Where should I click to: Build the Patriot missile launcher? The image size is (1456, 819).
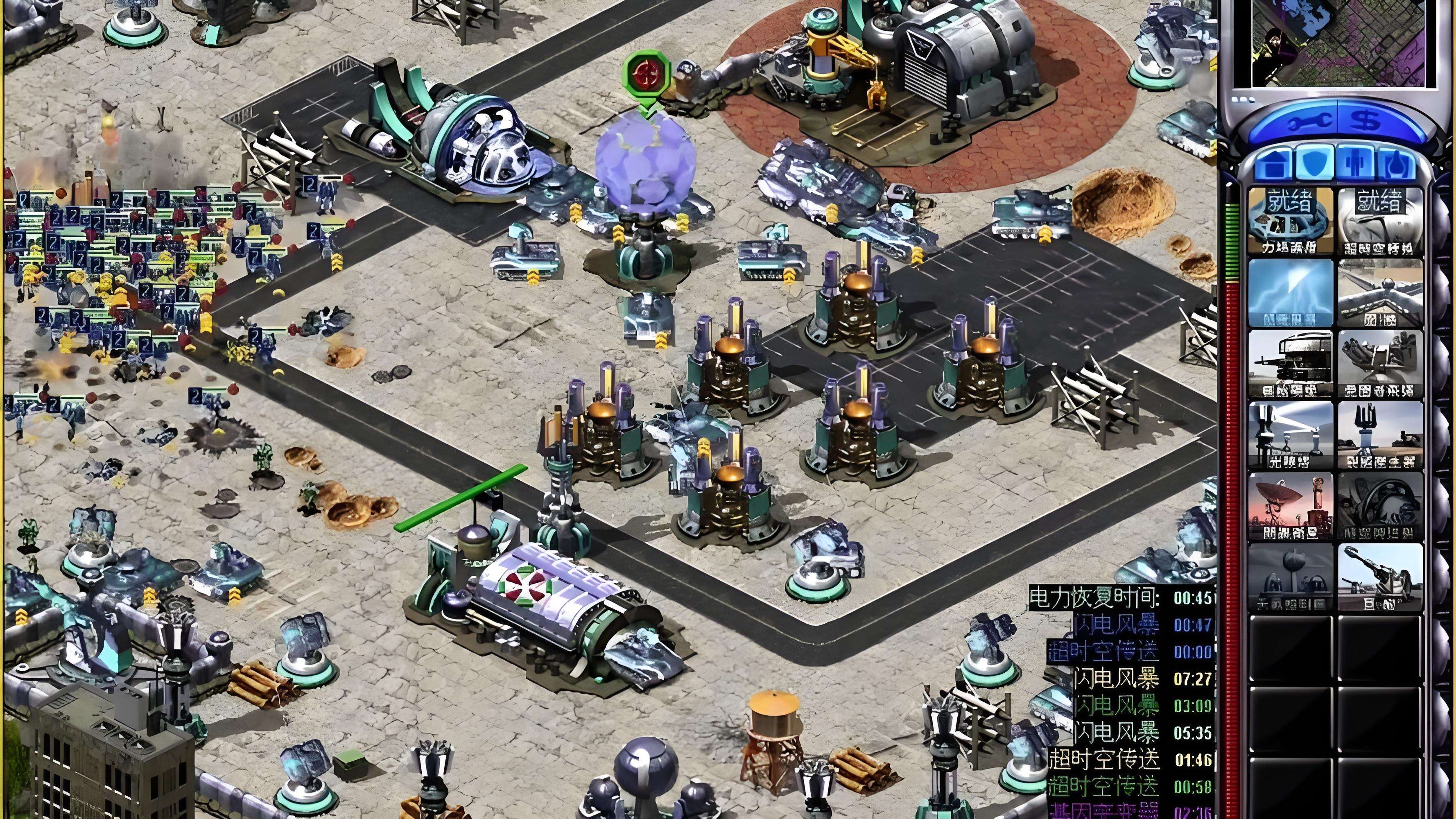click(x=1380, y=364)
